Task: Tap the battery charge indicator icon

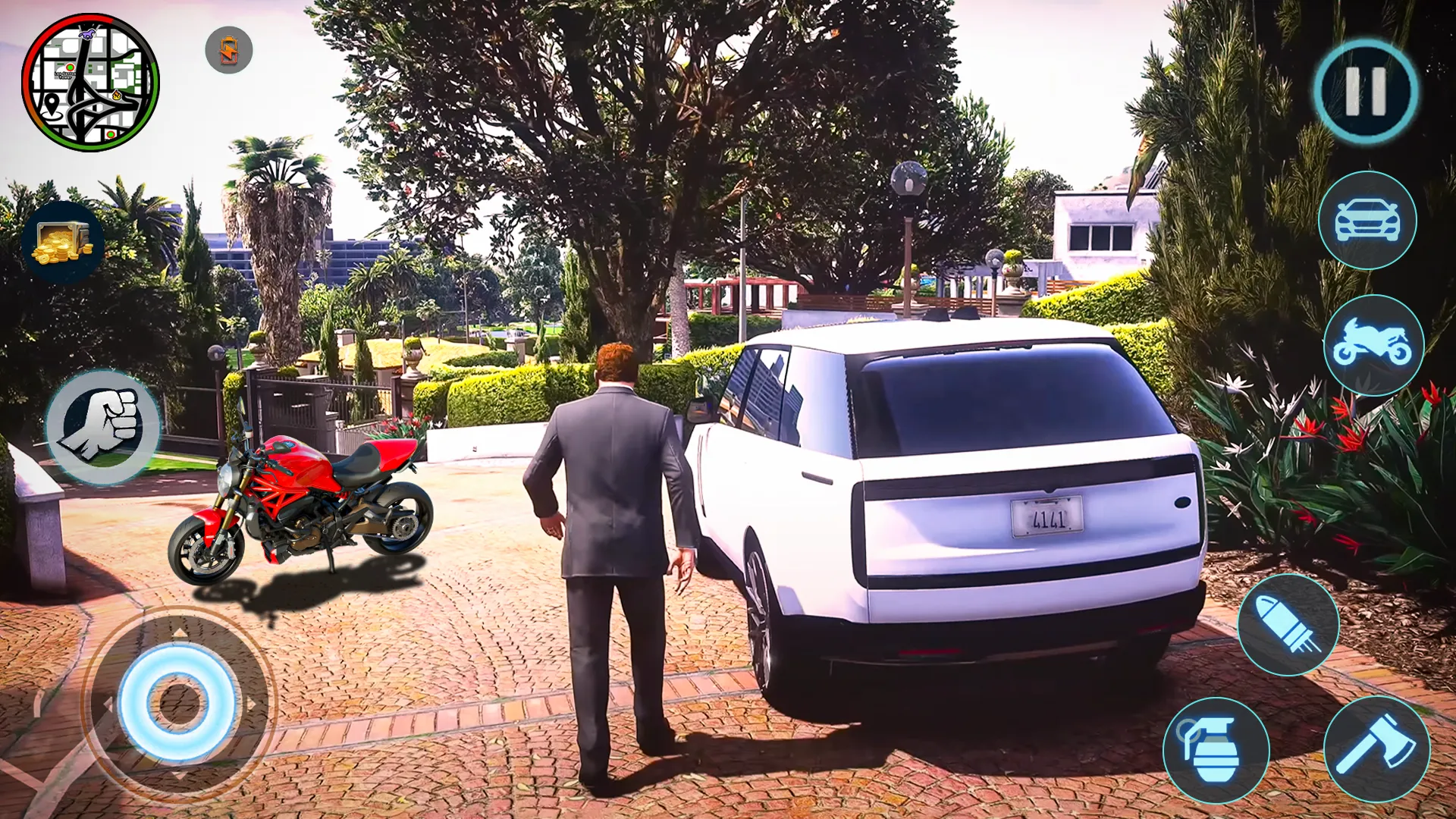Action: coord(227,49)
